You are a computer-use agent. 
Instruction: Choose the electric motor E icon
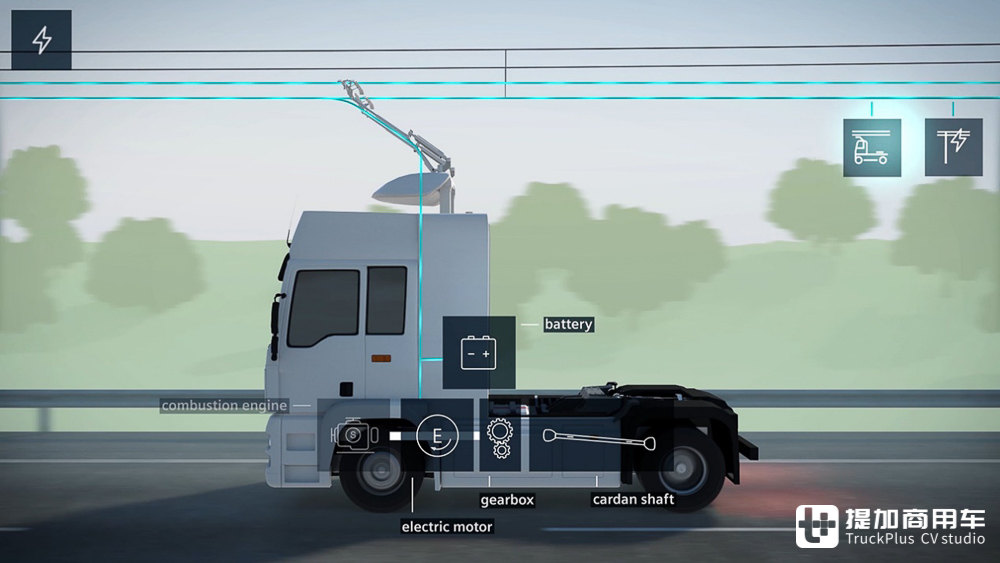(x=436, y=436)
